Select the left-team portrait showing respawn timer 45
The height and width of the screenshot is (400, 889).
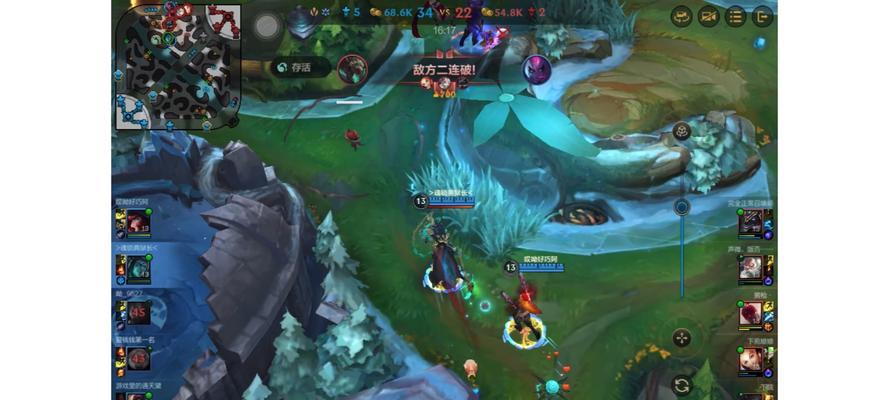(138, 312)
